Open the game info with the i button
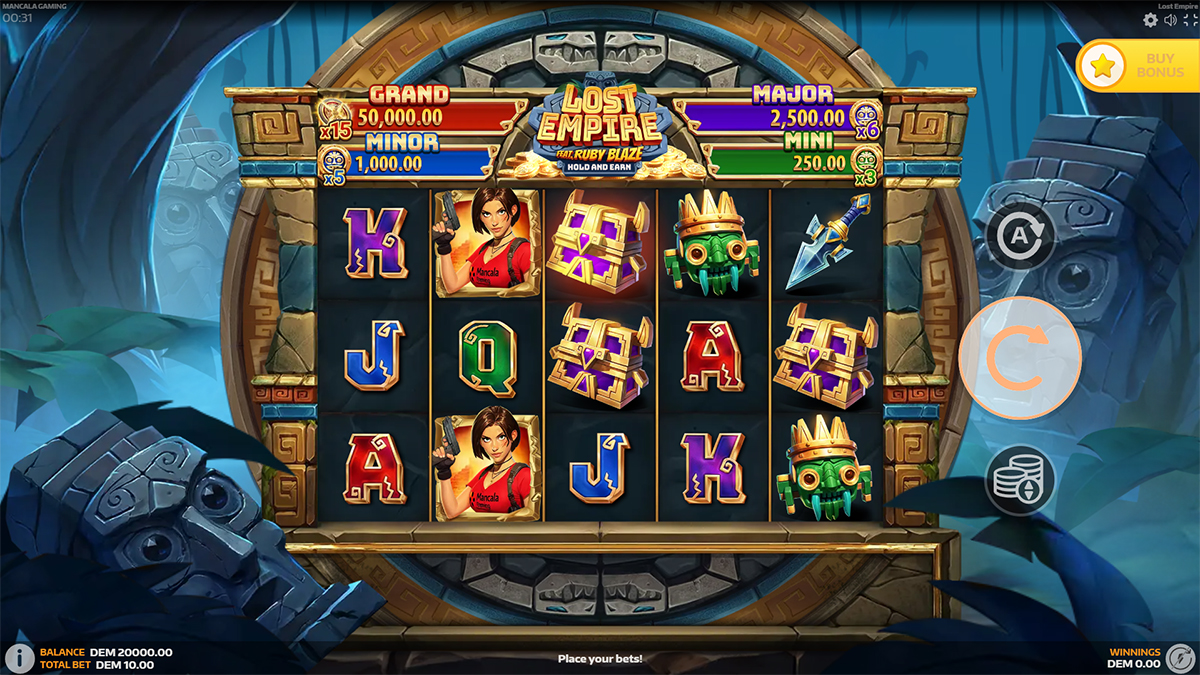Image resolution: width=1200 pixels, height=675 pixels. click(x=19, y=657)
